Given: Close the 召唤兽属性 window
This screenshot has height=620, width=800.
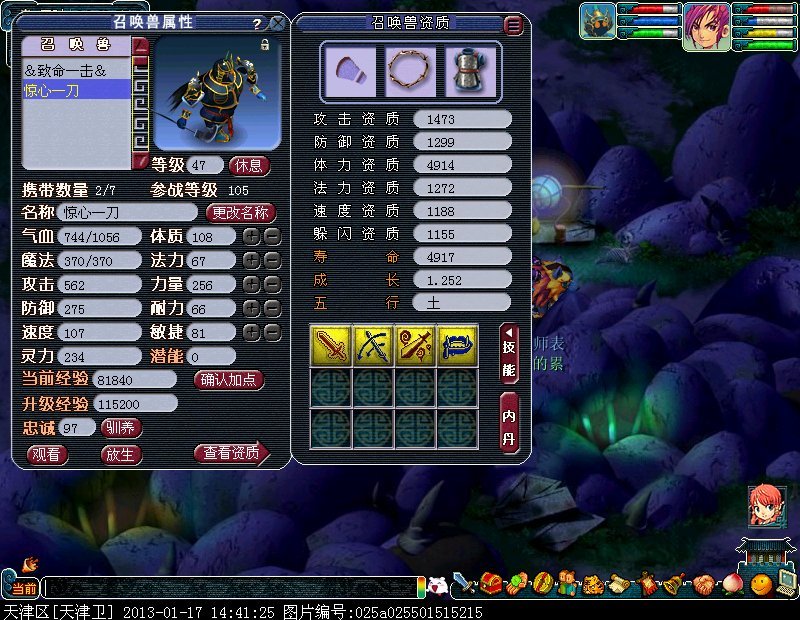Looking at the screenshot, I should point(277,23).
